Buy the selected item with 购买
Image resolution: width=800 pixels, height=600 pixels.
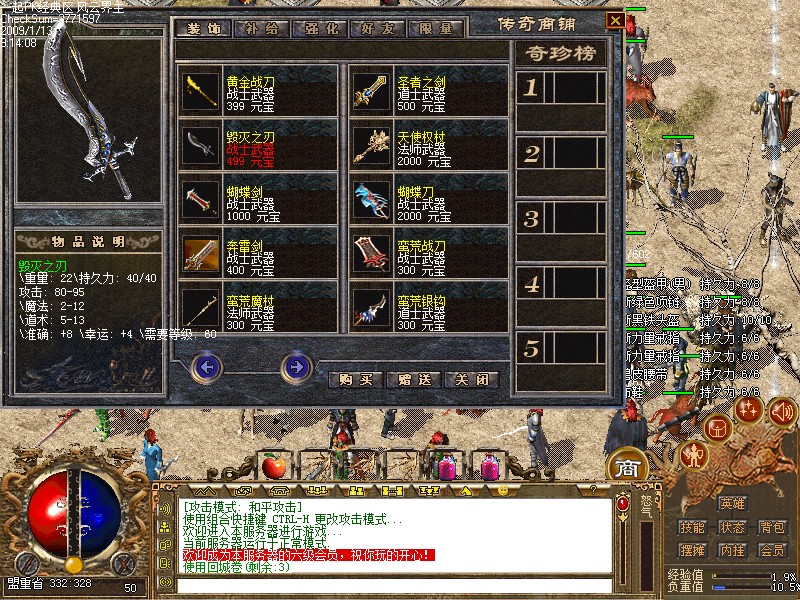[355, 380]
